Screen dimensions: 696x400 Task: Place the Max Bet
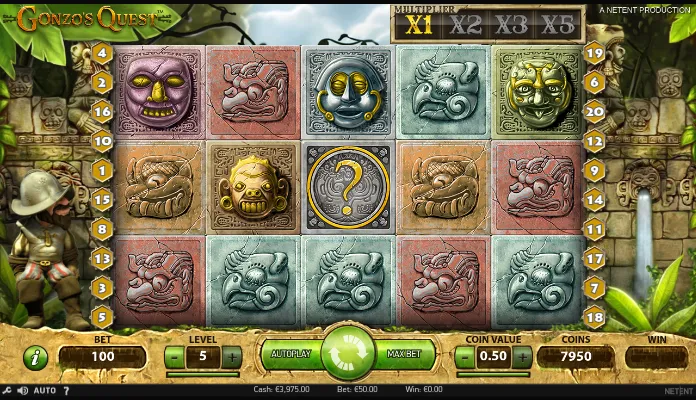pyautogui.click(x=403, y=355)
